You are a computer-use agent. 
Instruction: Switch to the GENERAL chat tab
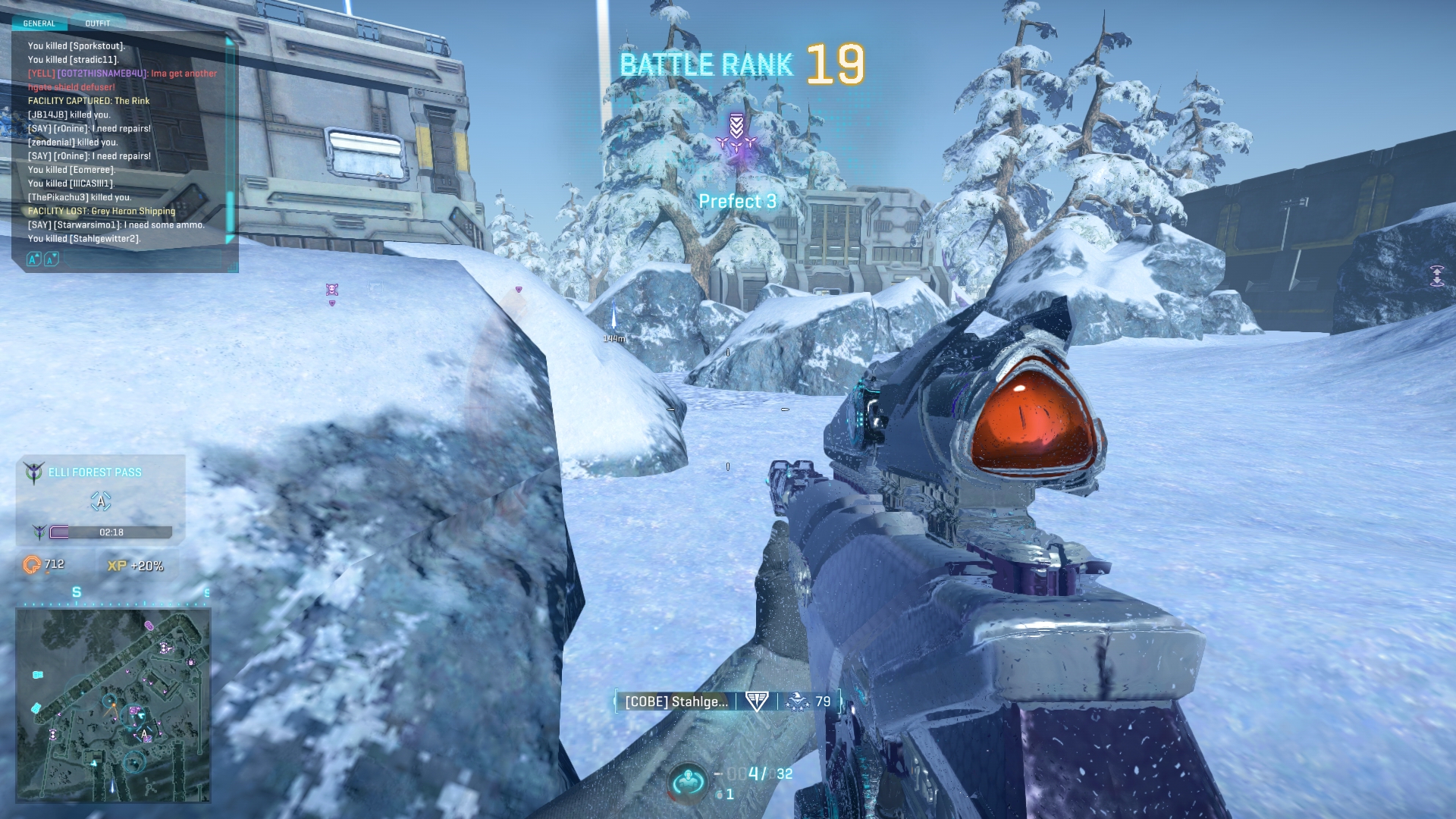(39, 24)
